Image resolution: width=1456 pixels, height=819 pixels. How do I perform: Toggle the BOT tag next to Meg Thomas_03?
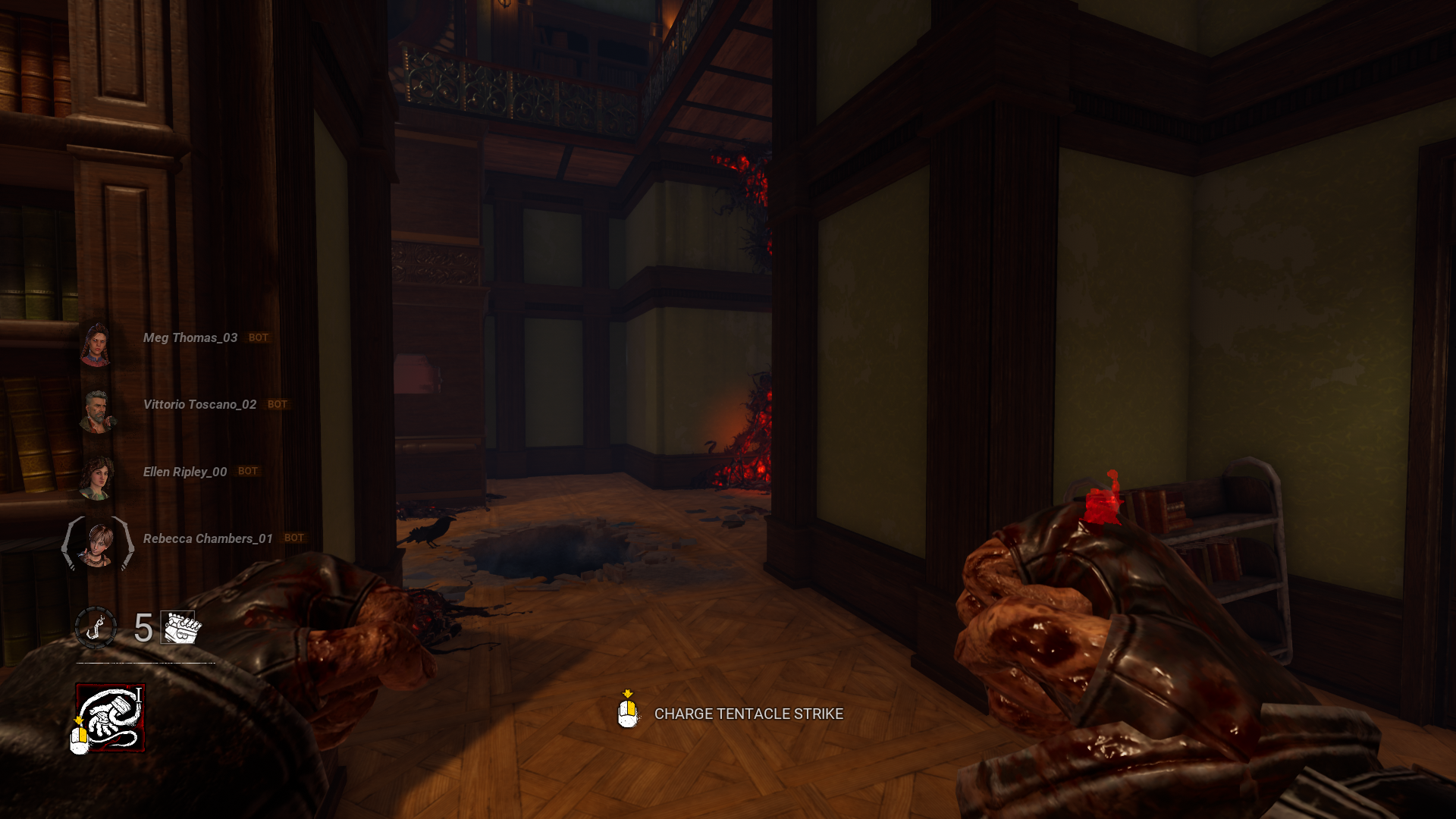[x=258, y=337]
